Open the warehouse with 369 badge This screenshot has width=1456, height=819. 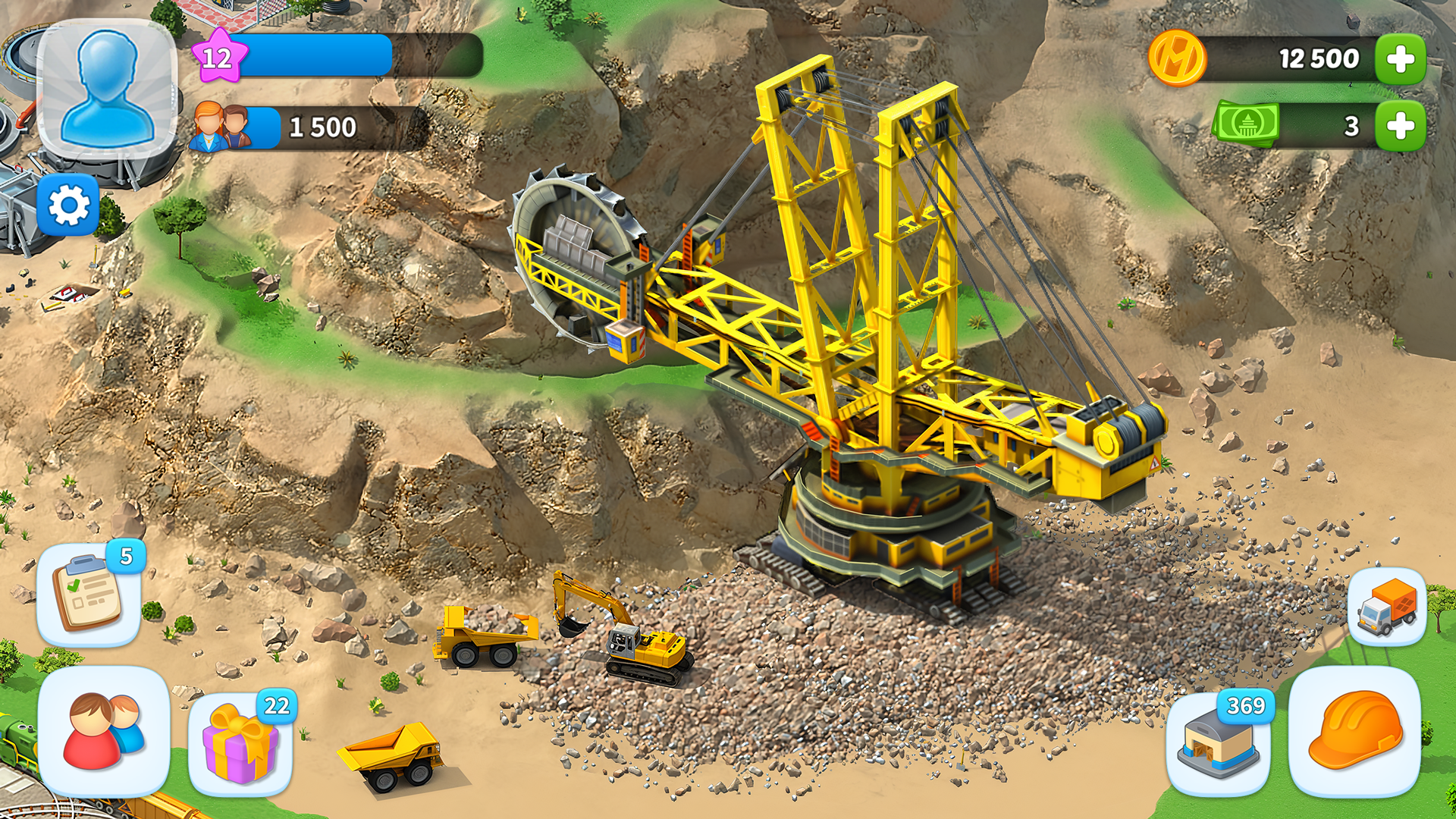pos(1219,742)
